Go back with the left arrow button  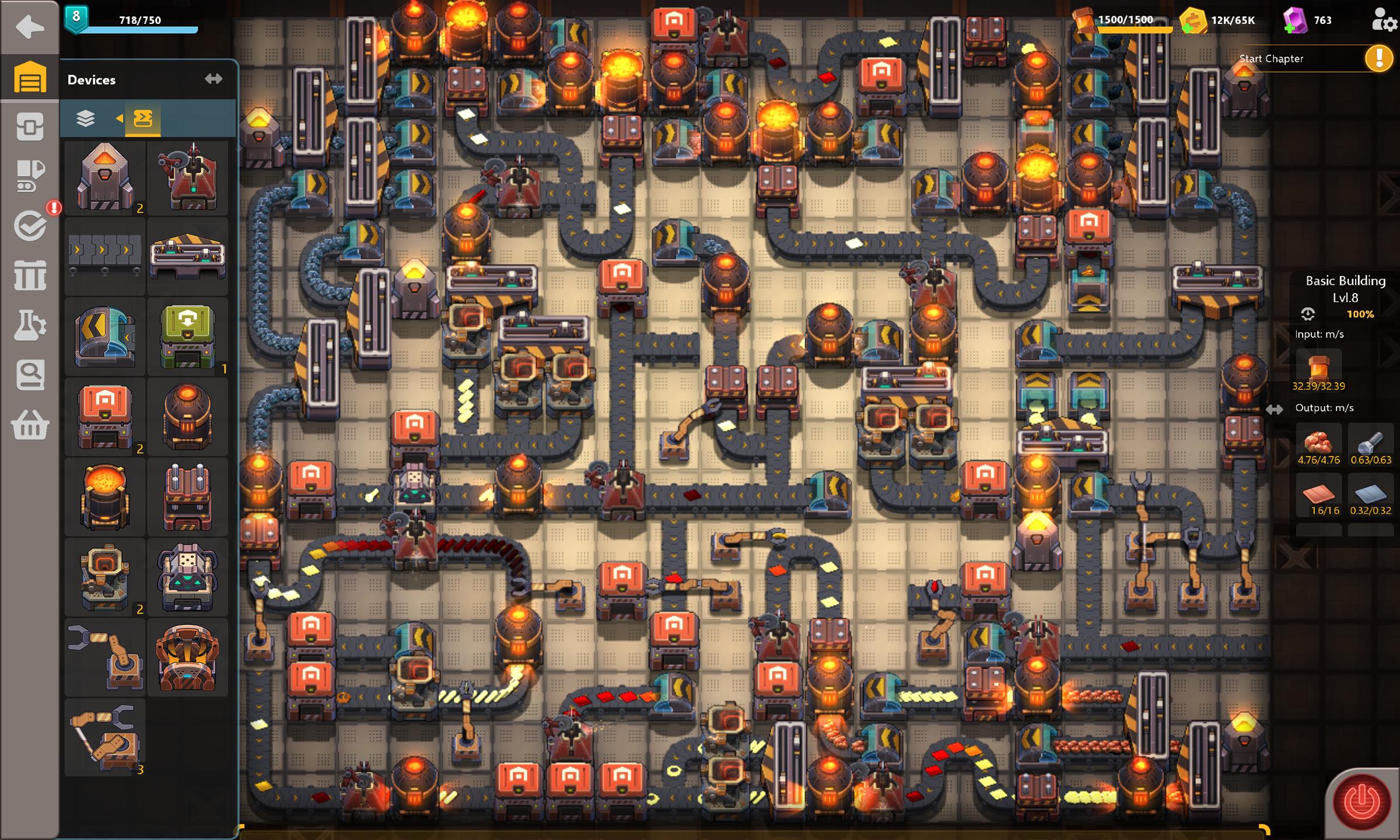pos(29,27)
